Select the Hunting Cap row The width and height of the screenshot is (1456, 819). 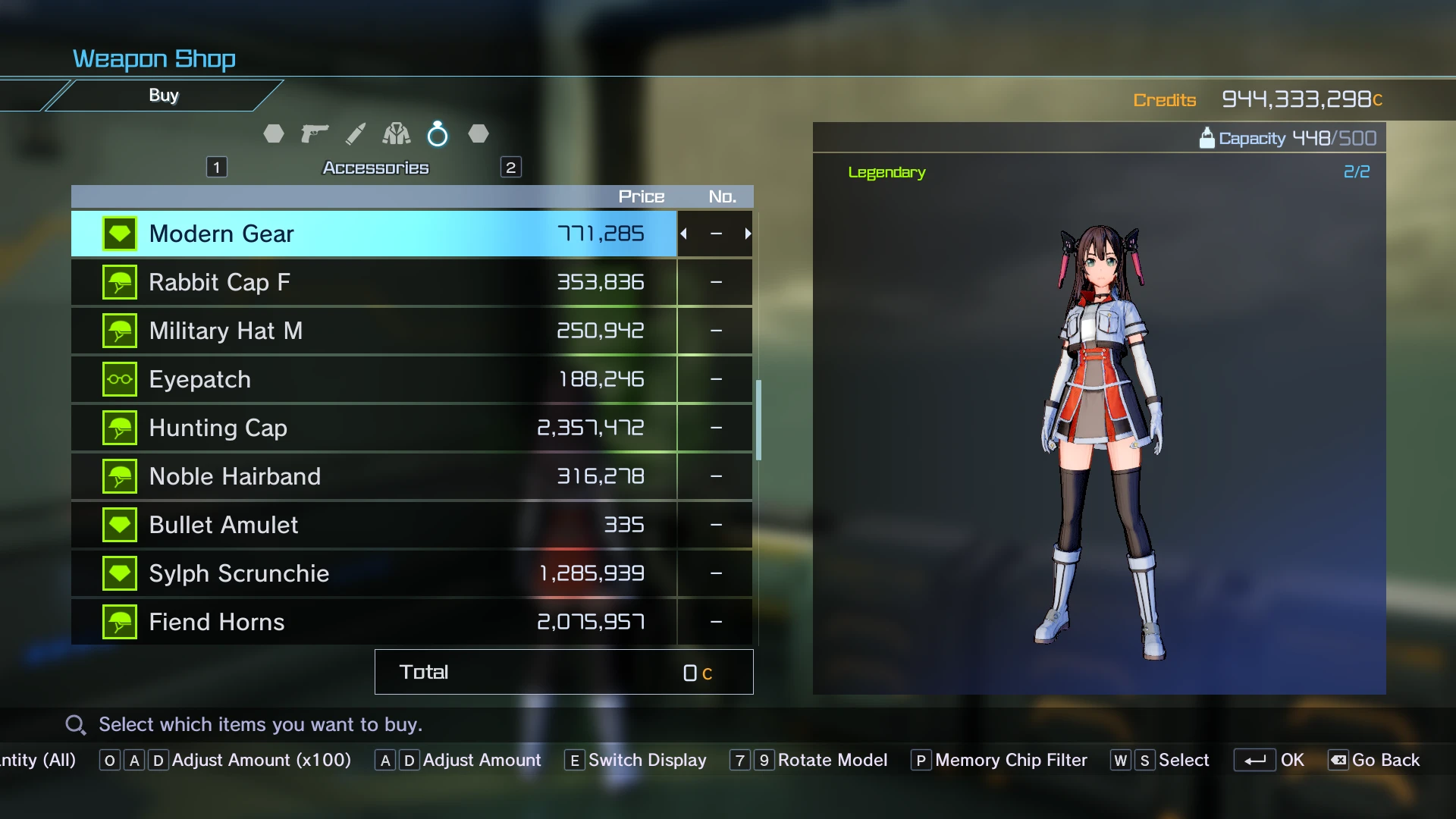tap(373, 428)
